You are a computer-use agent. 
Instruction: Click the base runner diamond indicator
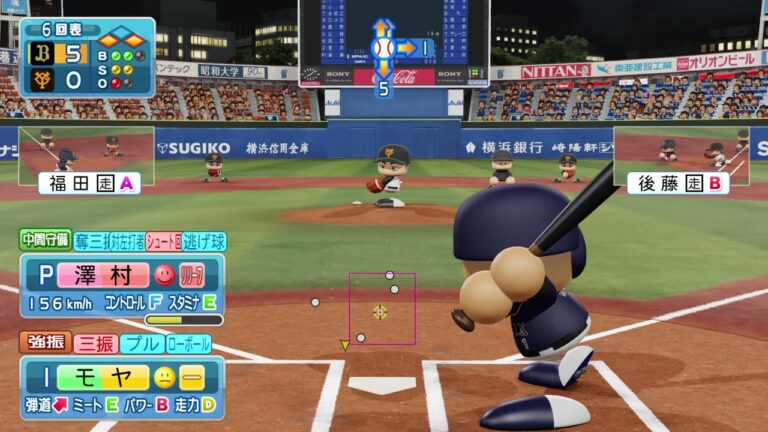[x=118, y=38]
